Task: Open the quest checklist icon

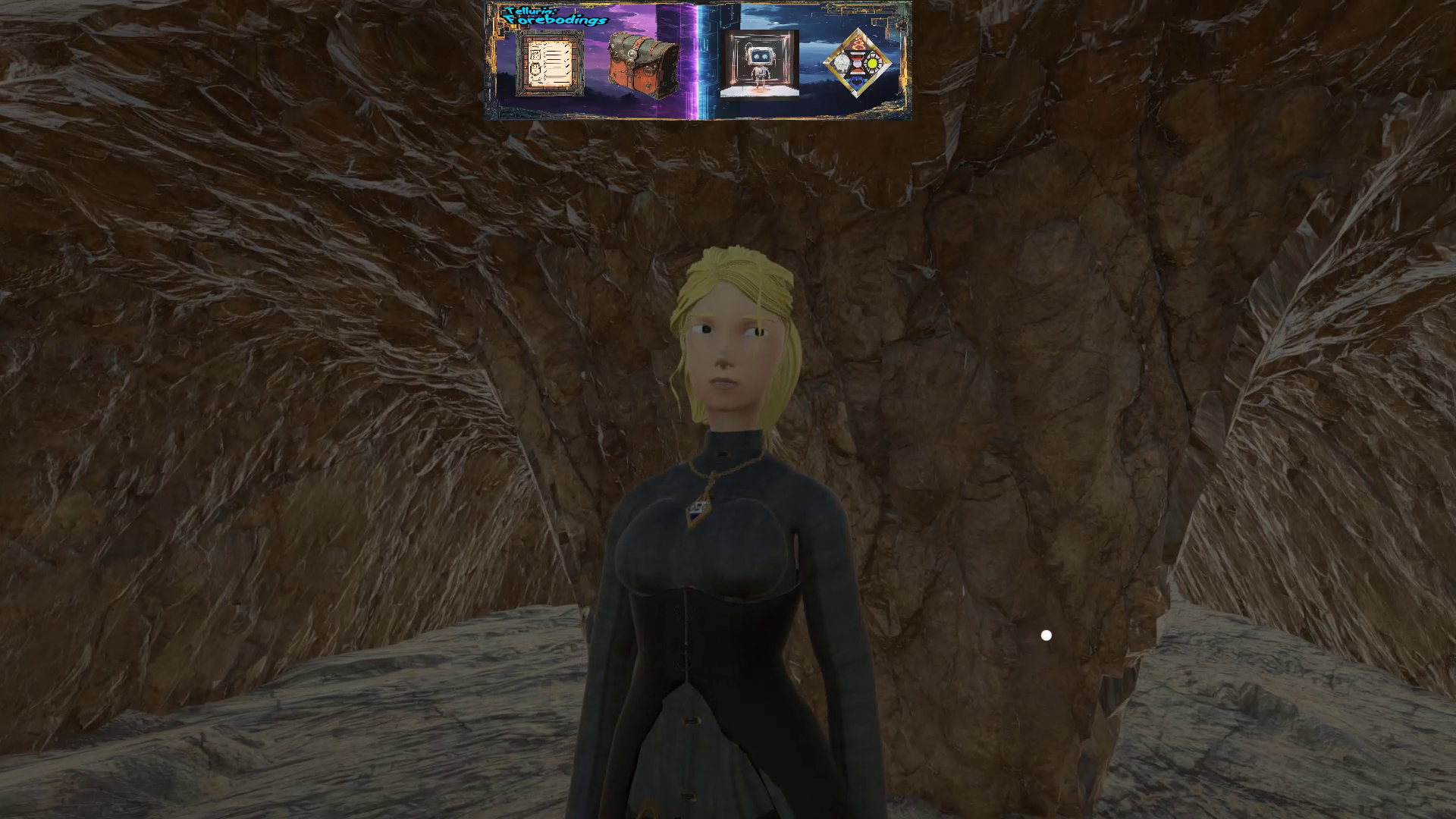Action: (550, 64)
